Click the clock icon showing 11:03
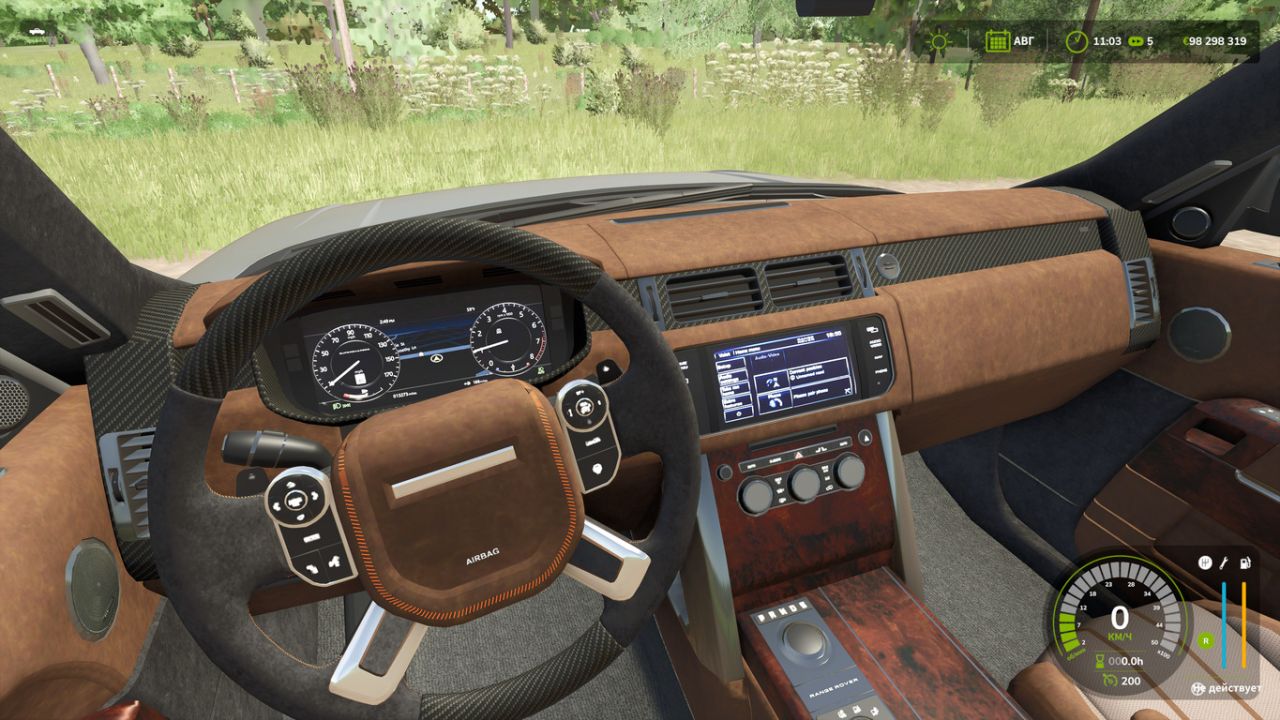Viewport: 1280px width, 720px height. [x=1075, y=41]
